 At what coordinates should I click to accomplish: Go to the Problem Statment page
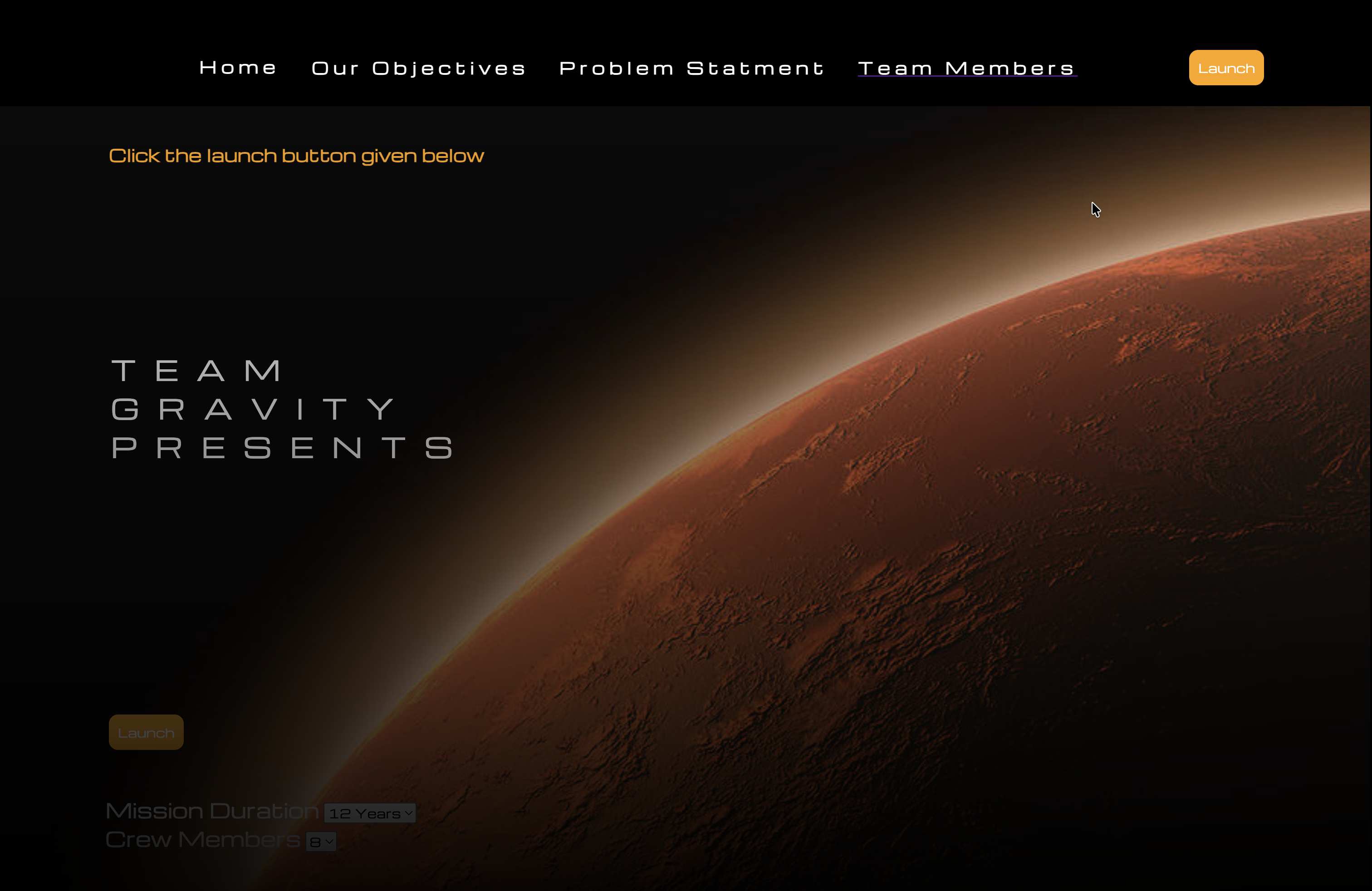pyautogui.click(x=691, y=68)
